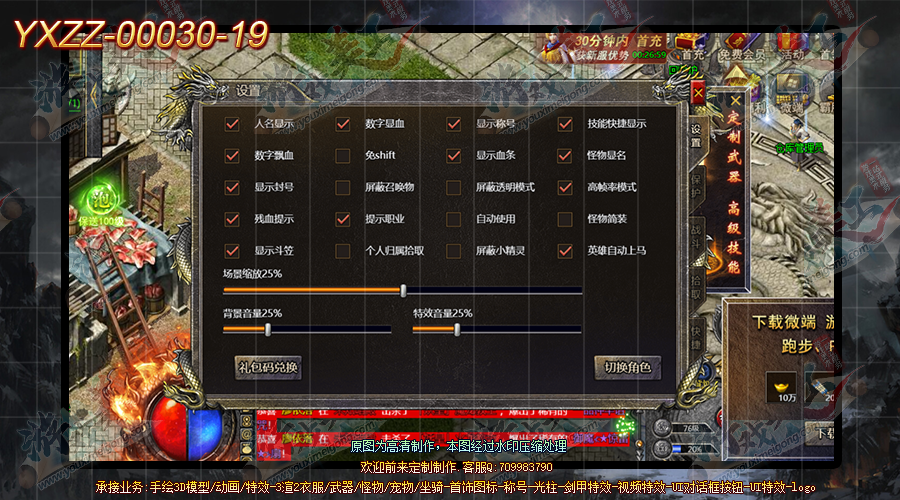
Task: Toggle the 技能快捷显示 checkbox
Action: coord(565,124)
